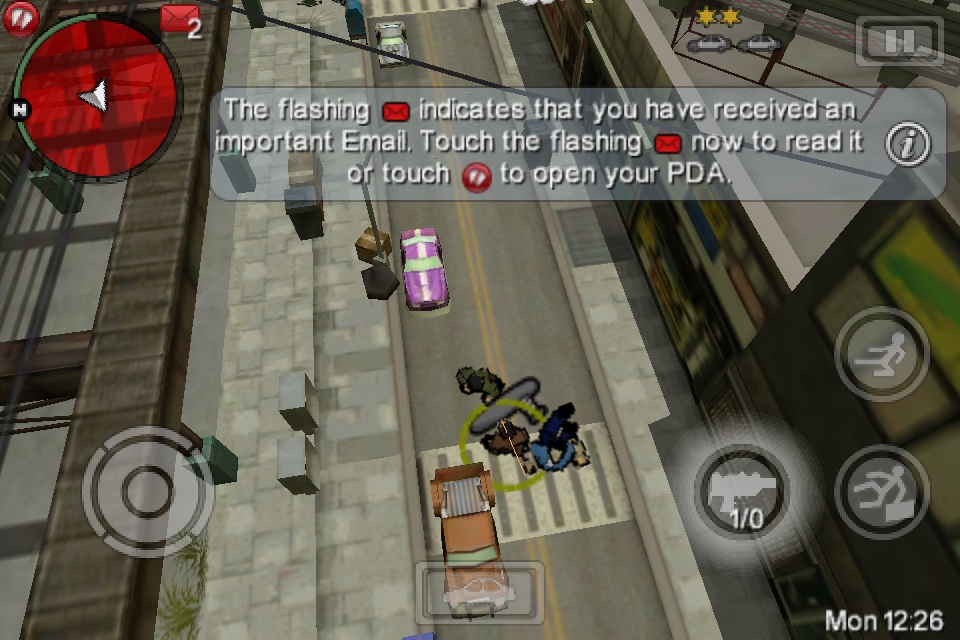960x640 pixels.
Task: Tap the jumping figure action button
Action: coord(881,492)
